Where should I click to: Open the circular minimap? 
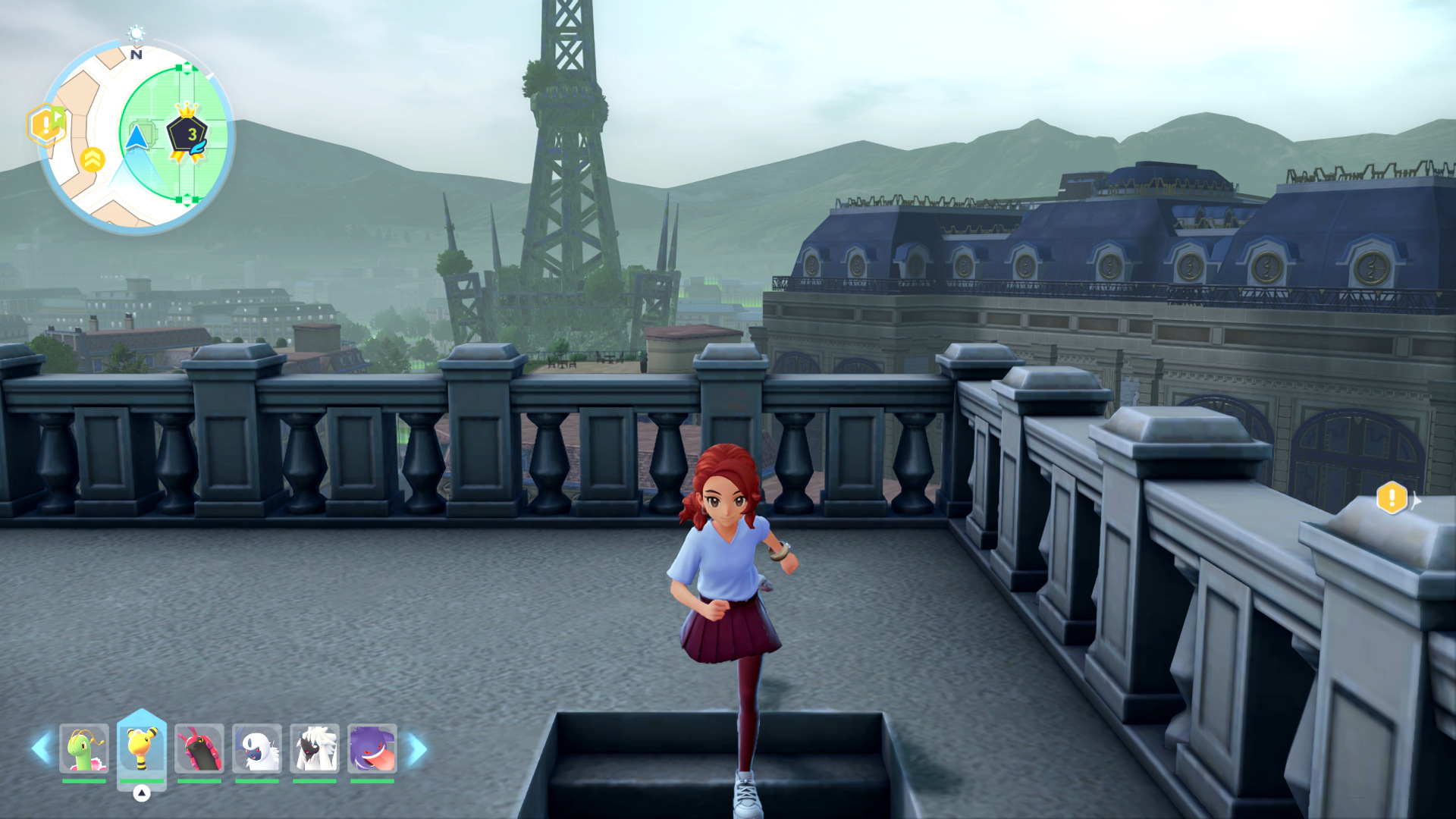[x=136, y=136]
